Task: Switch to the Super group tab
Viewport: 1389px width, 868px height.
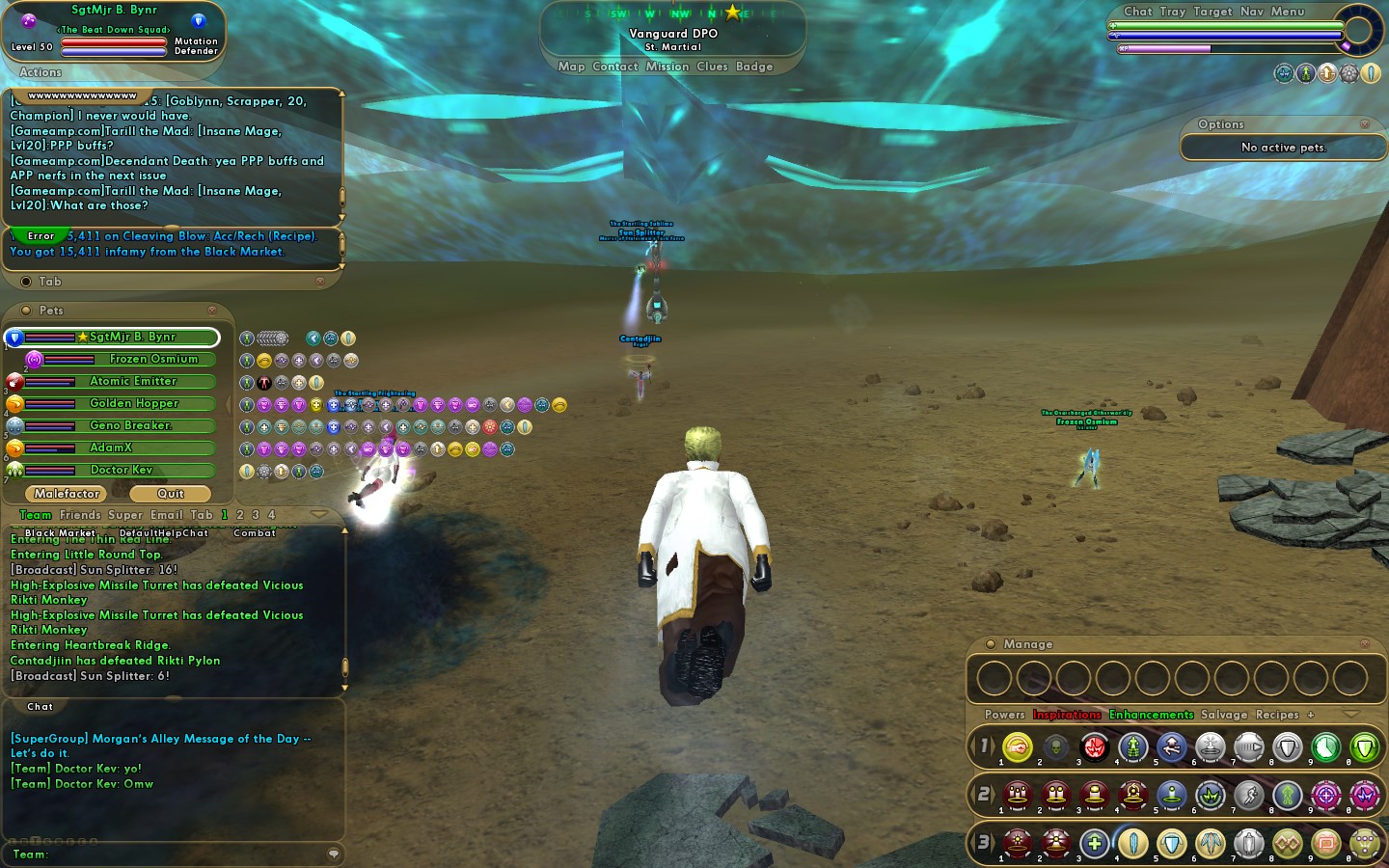Action: coord(124,515)
